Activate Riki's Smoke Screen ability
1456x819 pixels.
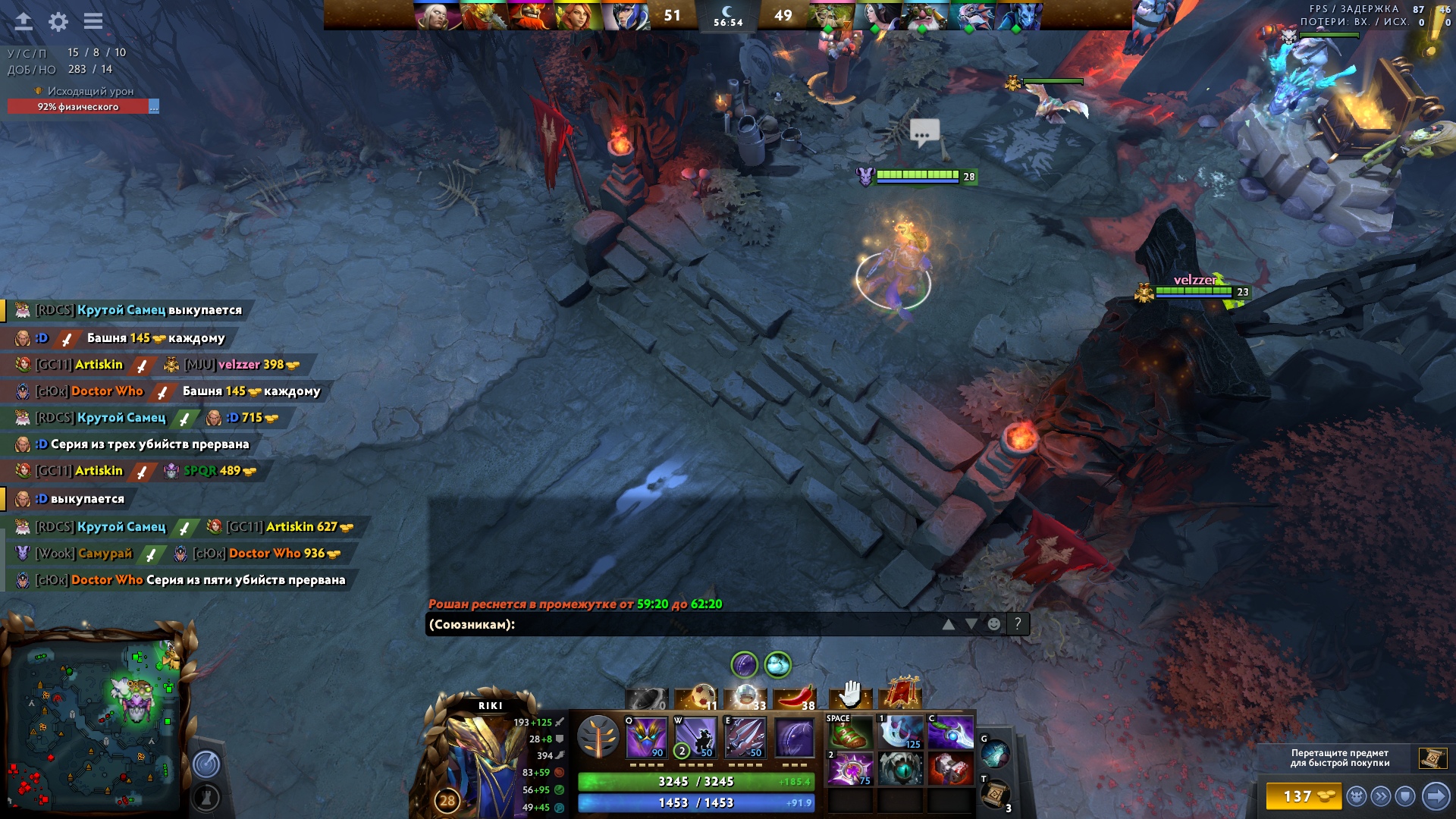point(646,737)
